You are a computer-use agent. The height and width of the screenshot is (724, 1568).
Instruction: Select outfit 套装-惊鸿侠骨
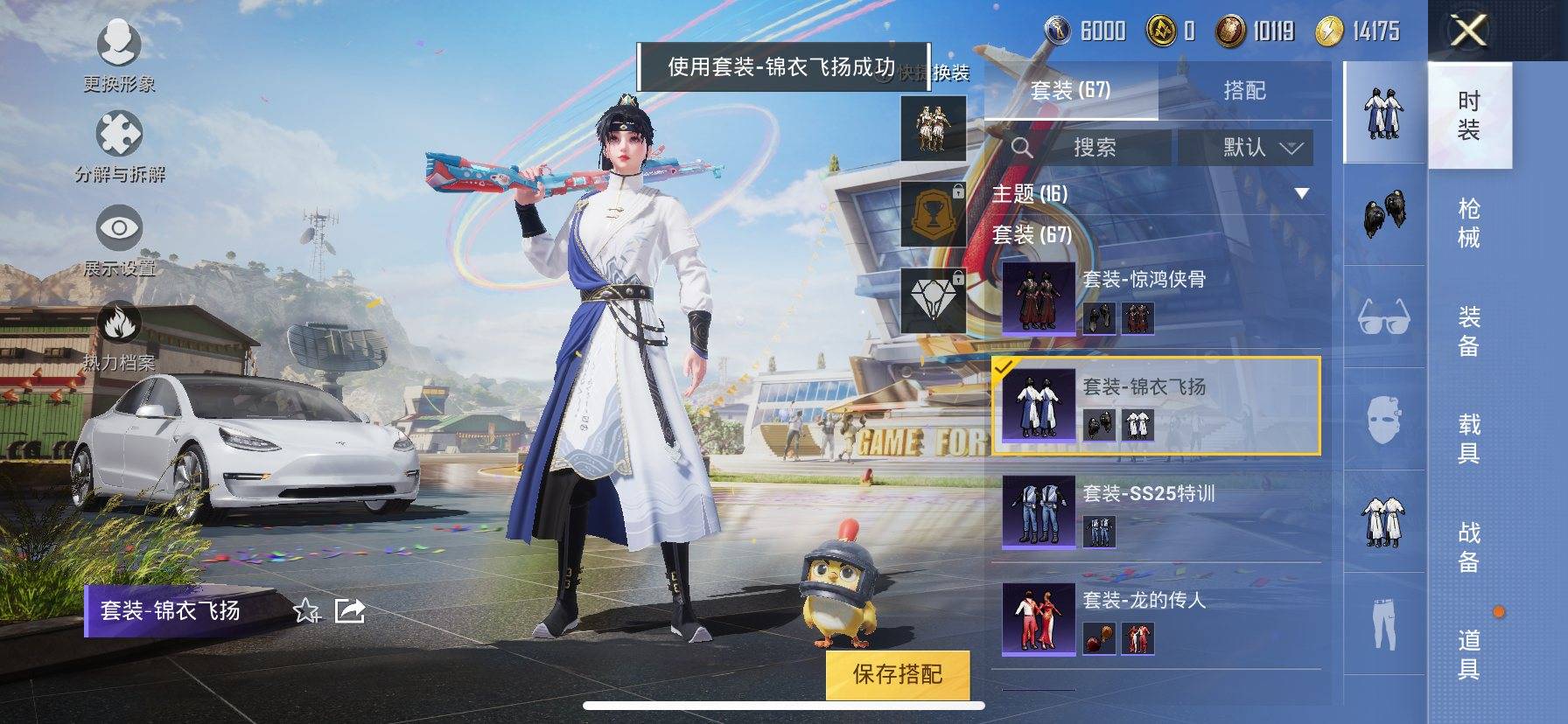[1155, 298]
